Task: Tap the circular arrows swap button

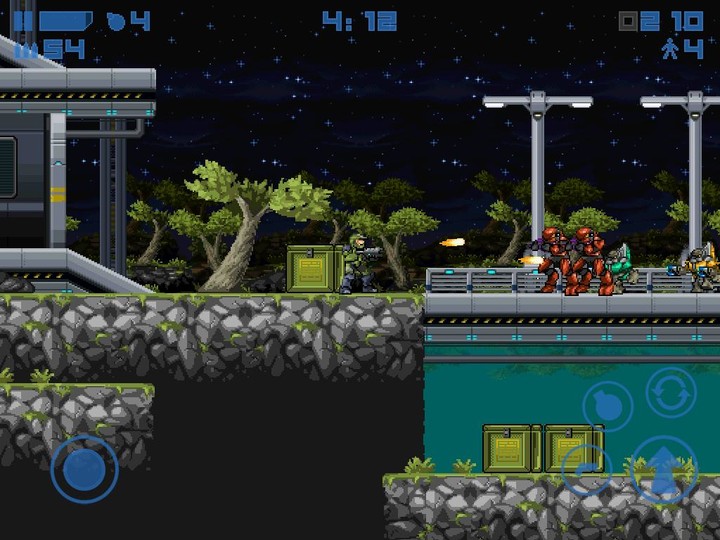Action: [x=670, y=391]
